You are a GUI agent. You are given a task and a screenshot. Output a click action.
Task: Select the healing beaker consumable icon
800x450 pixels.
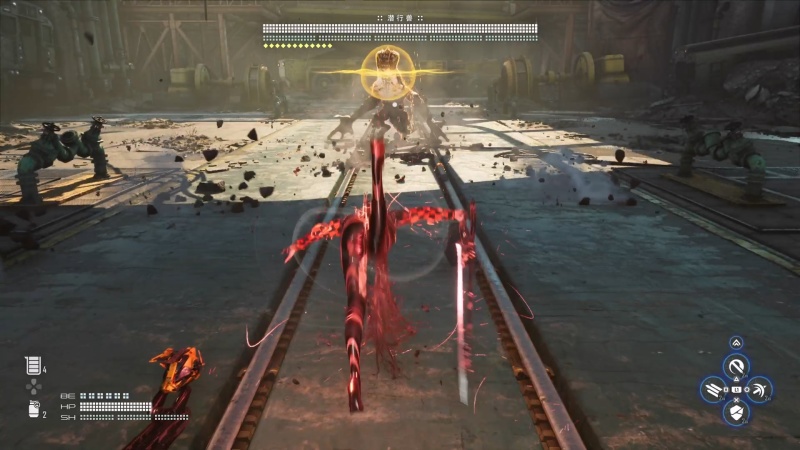(x=32, y=365)
